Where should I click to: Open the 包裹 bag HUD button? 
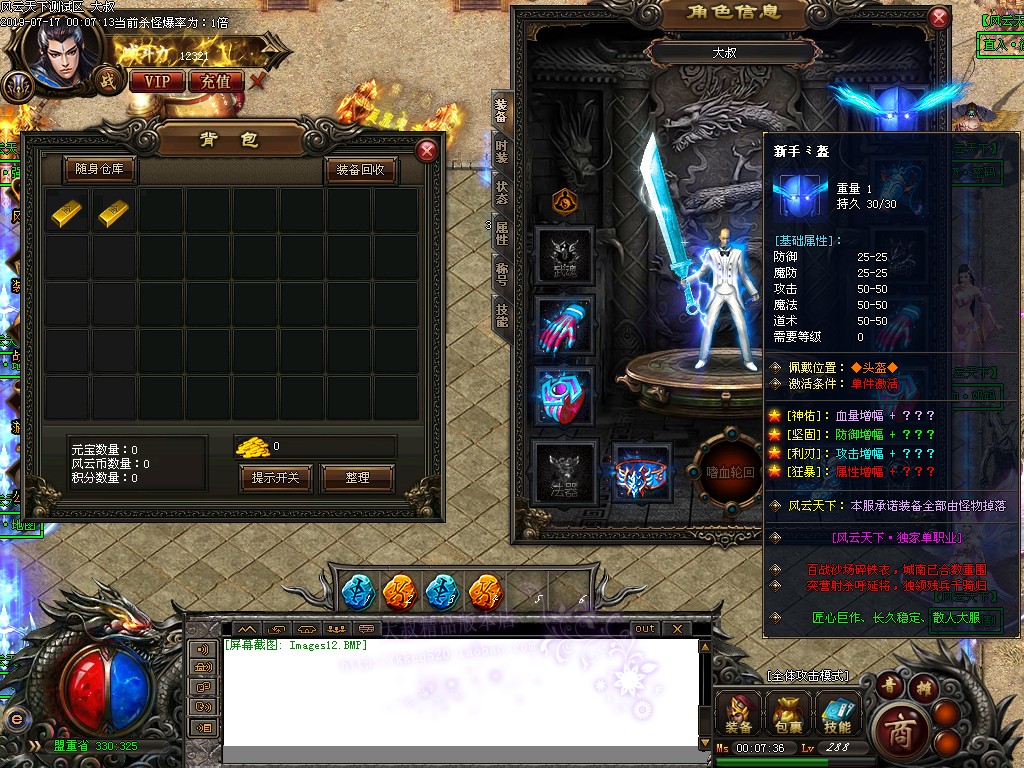click(x=788, y=714)
